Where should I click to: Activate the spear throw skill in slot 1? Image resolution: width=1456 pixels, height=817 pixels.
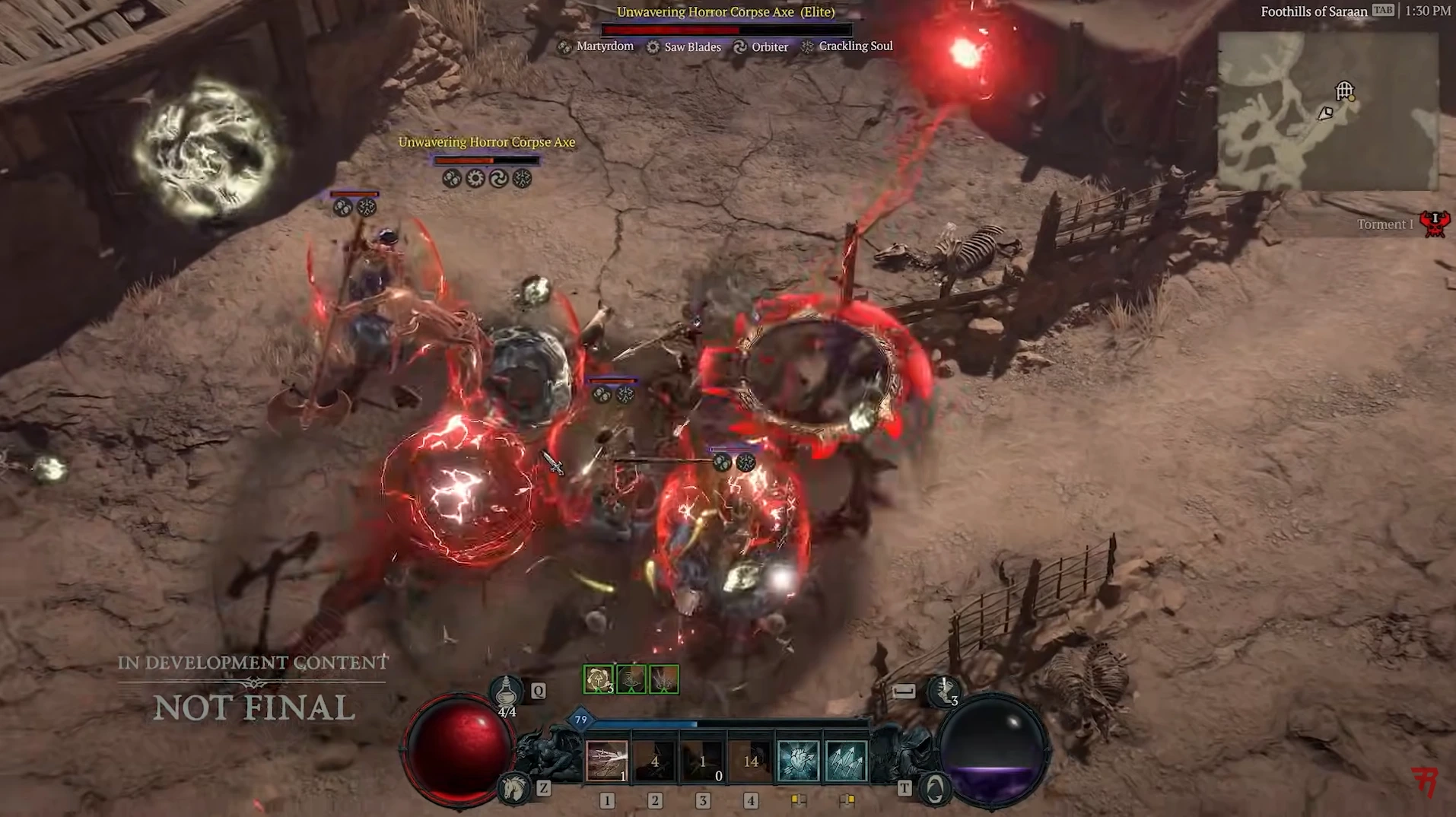click(x=606, y=761)
